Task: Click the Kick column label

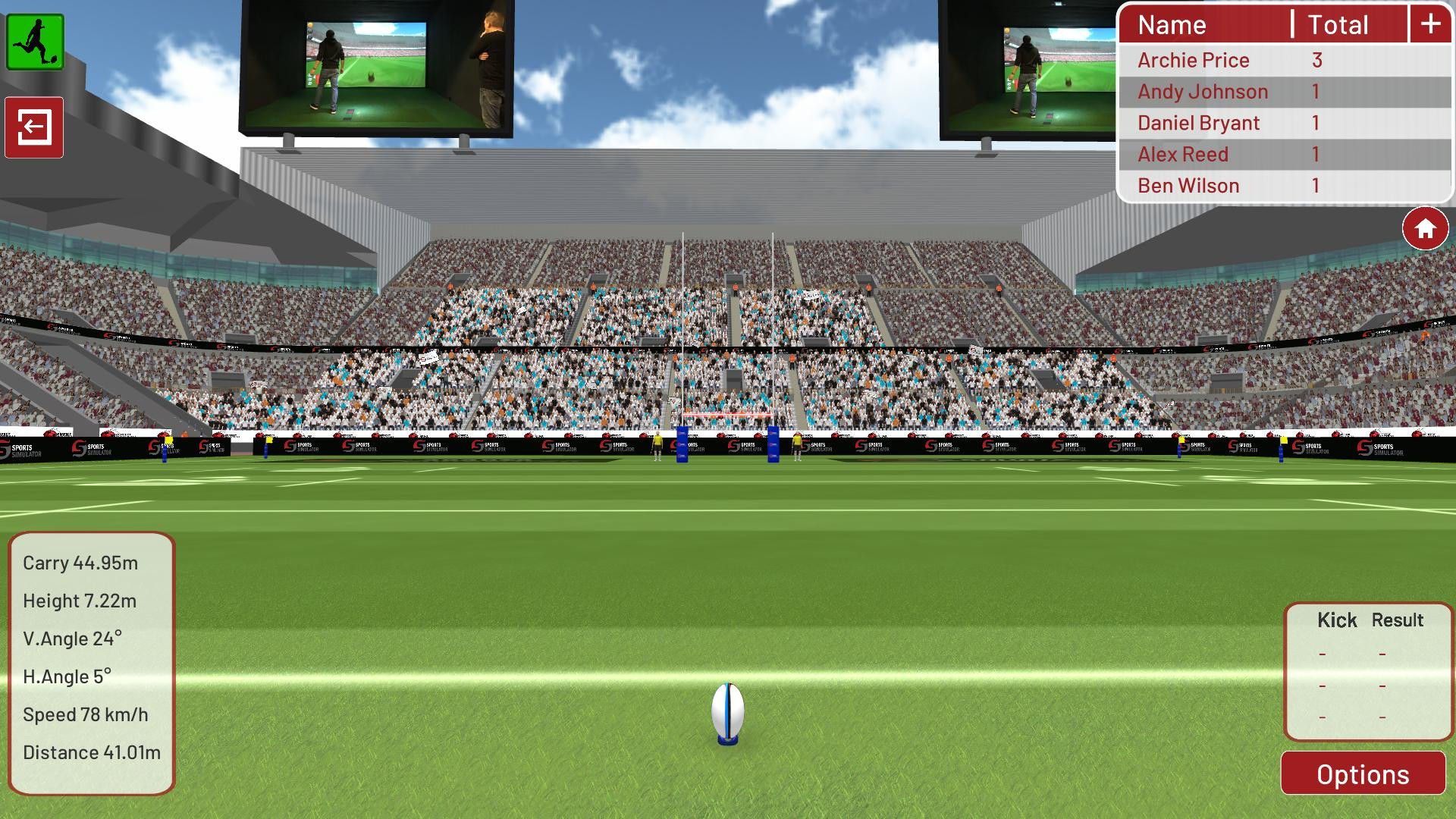Action: (x=1337, y=620)
